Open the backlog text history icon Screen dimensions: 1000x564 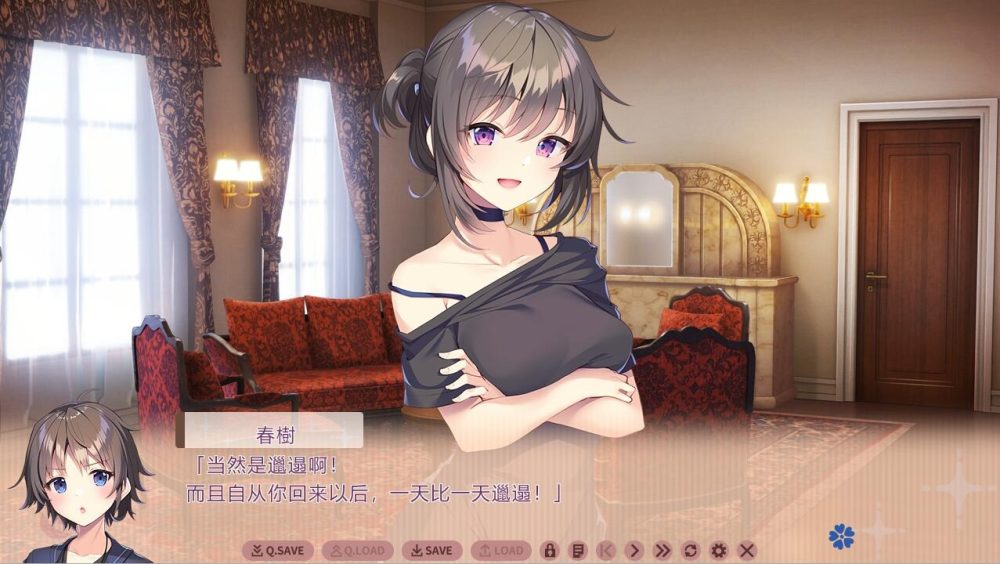[x=577, y=550]
